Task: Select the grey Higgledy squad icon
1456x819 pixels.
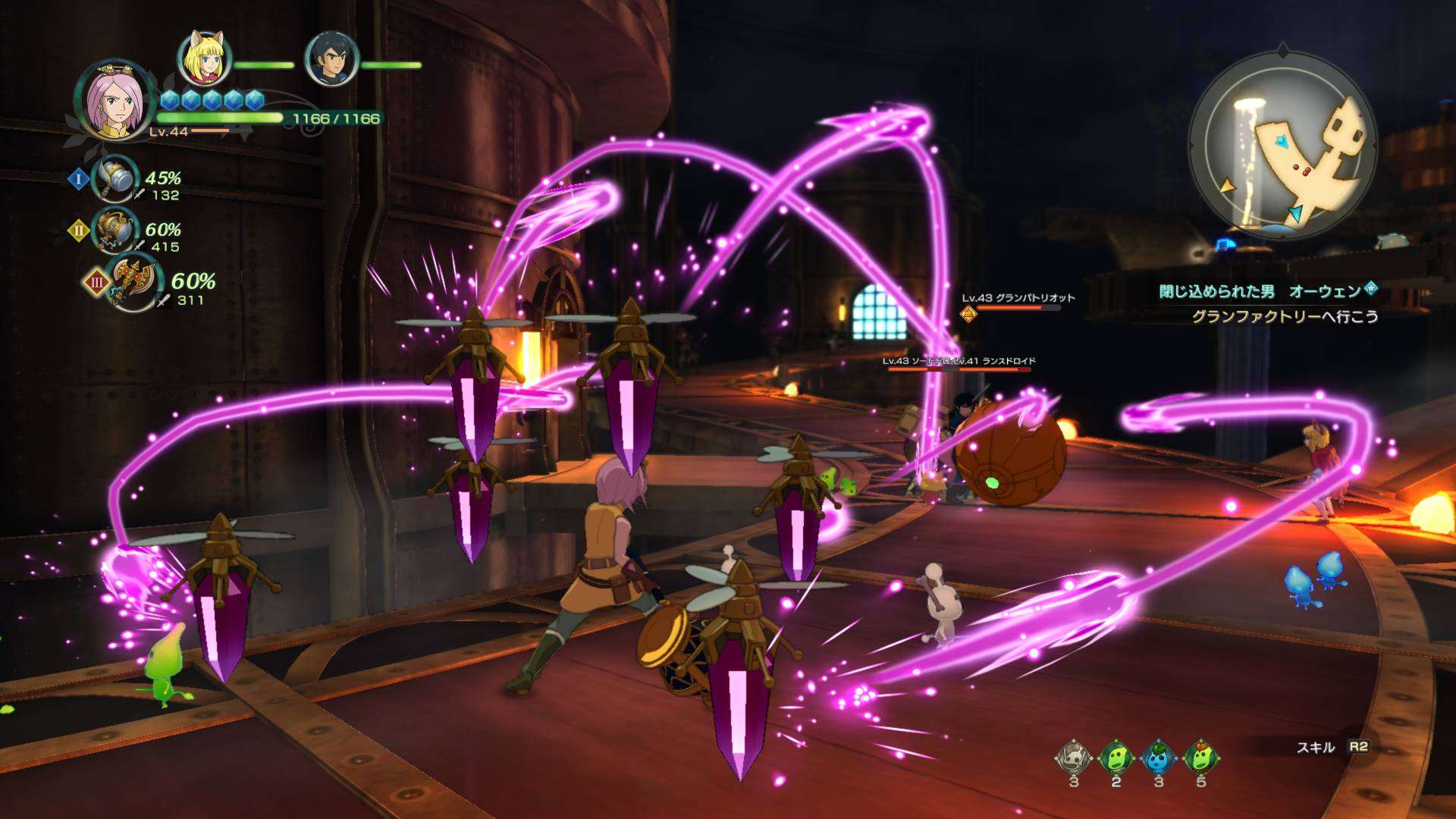Action: [x=1074, y=758]
